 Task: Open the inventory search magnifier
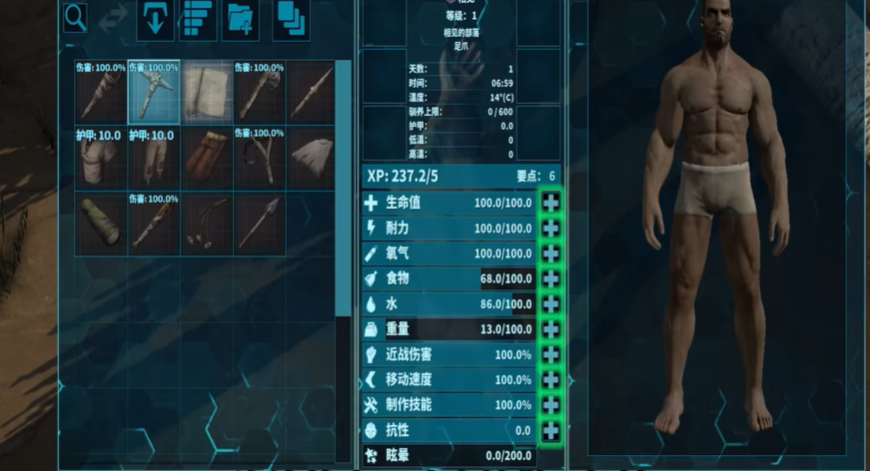[x=76, y=18]
